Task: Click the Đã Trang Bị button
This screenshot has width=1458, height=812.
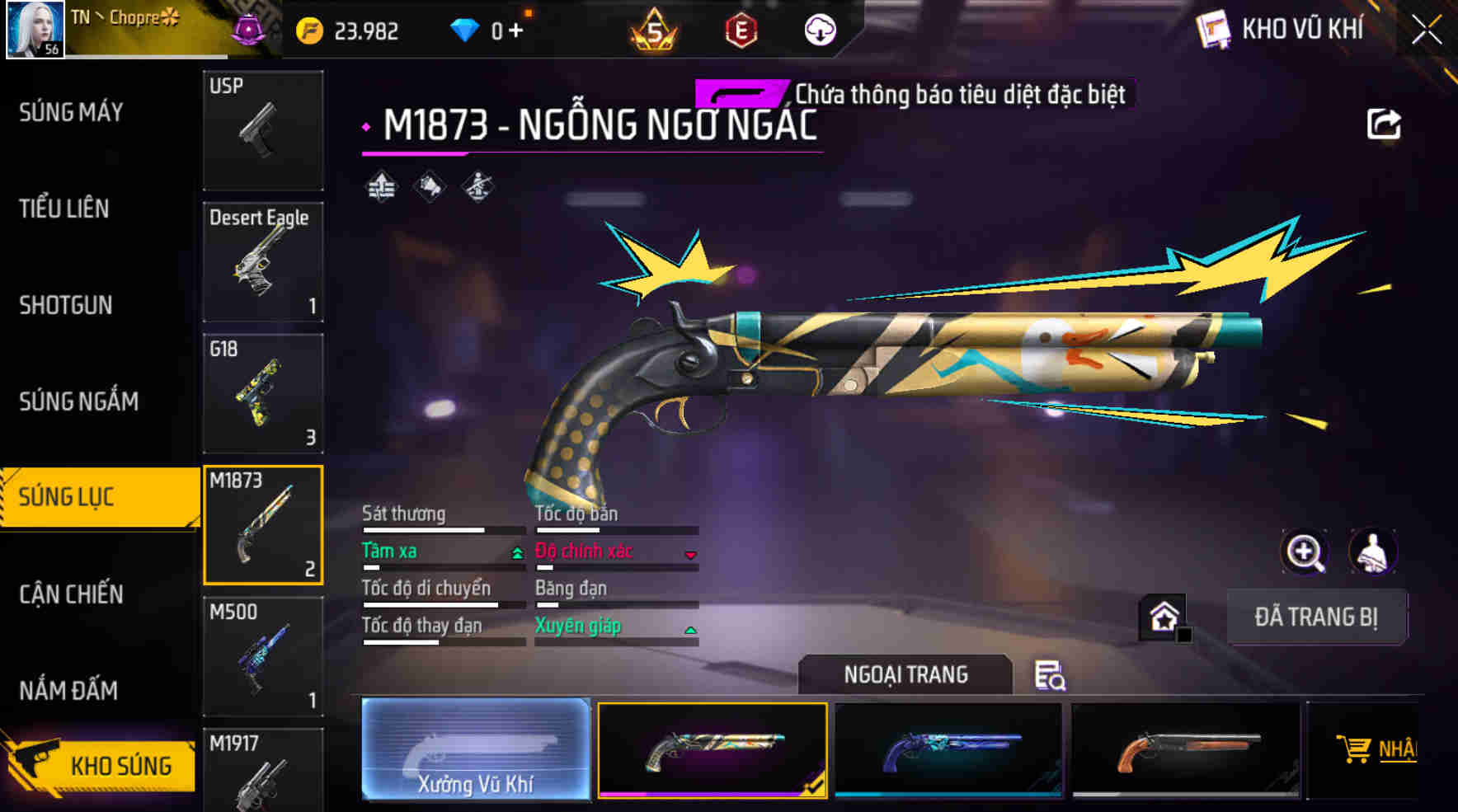Action: click(1317, 617)
